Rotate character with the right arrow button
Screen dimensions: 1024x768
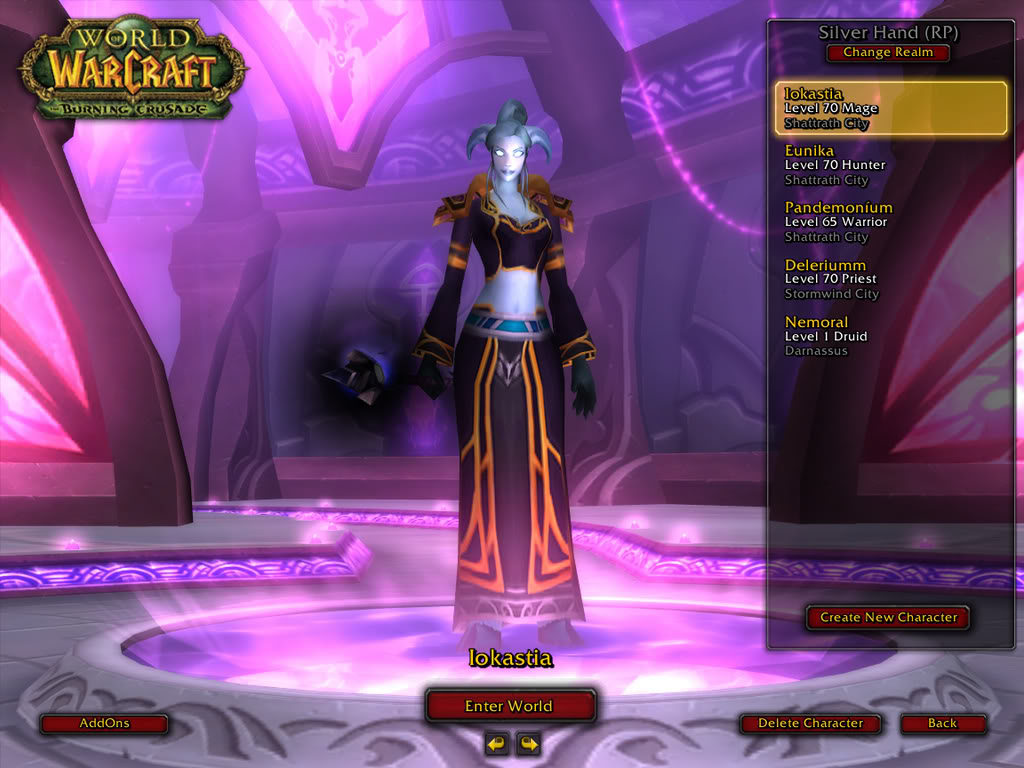[x=527, y=743]
